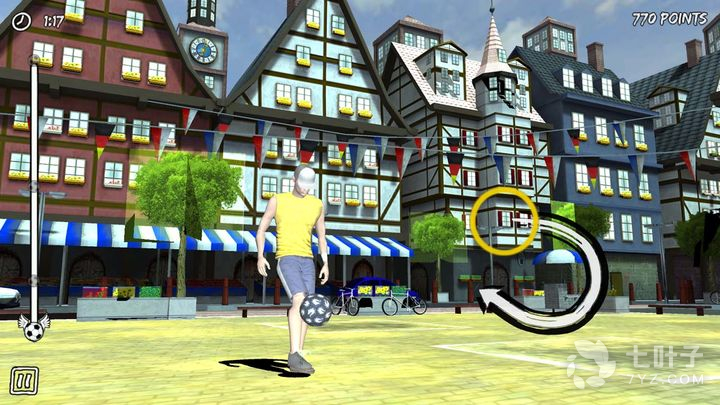Tap the yellow ring trick target

pyautogui.click(x=504, y=221)
